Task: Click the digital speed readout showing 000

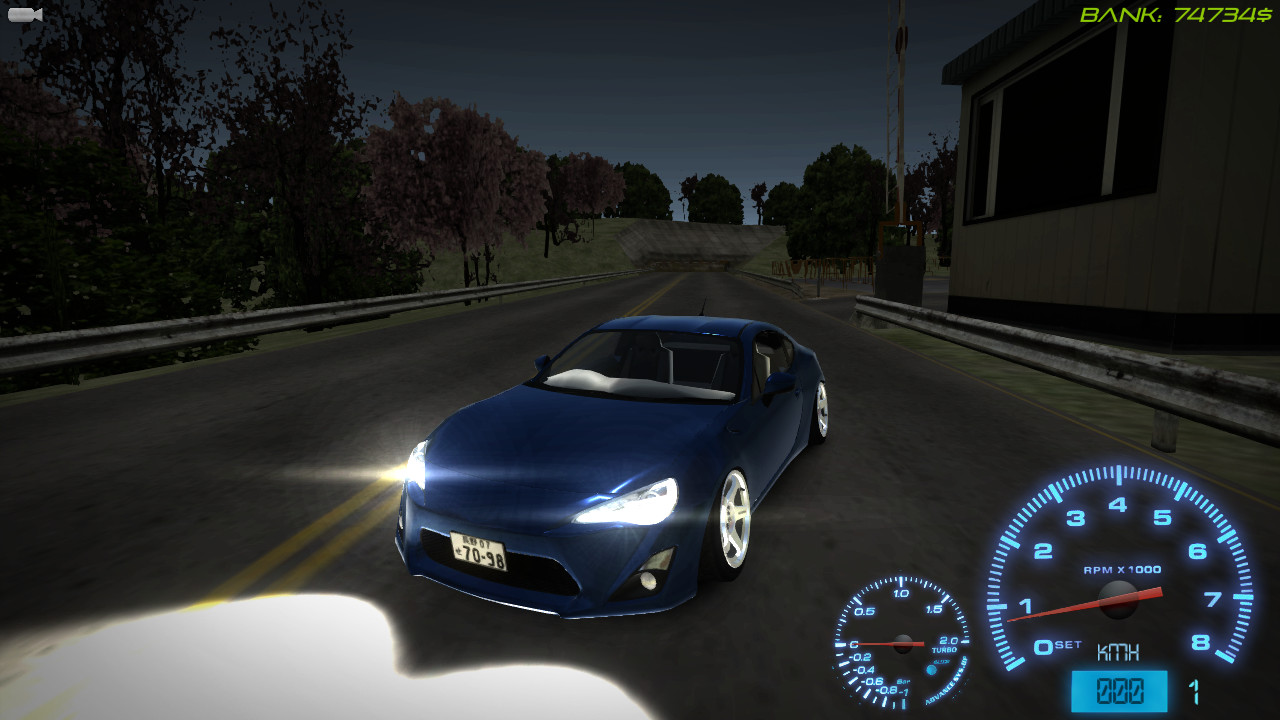Action: point(1120,689)
